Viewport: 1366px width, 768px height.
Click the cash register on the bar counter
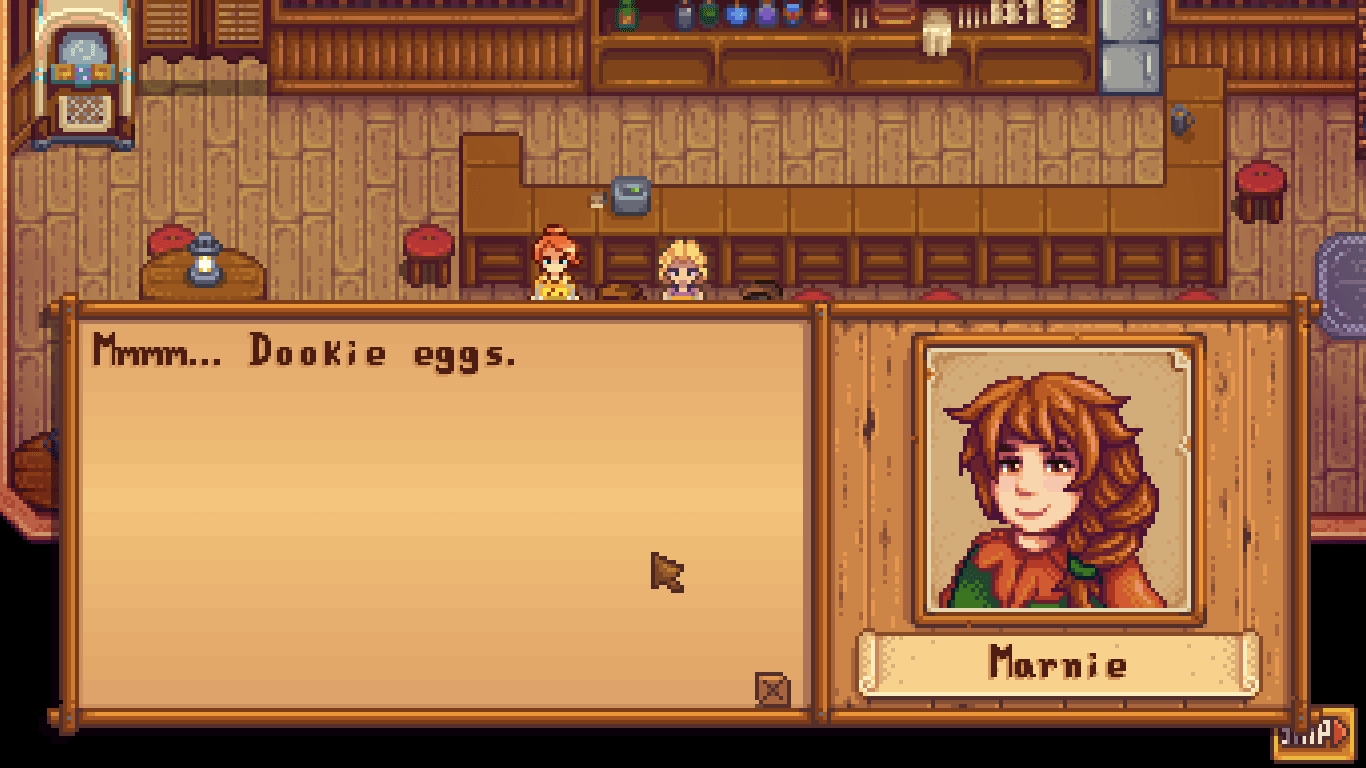coord(630,195)
